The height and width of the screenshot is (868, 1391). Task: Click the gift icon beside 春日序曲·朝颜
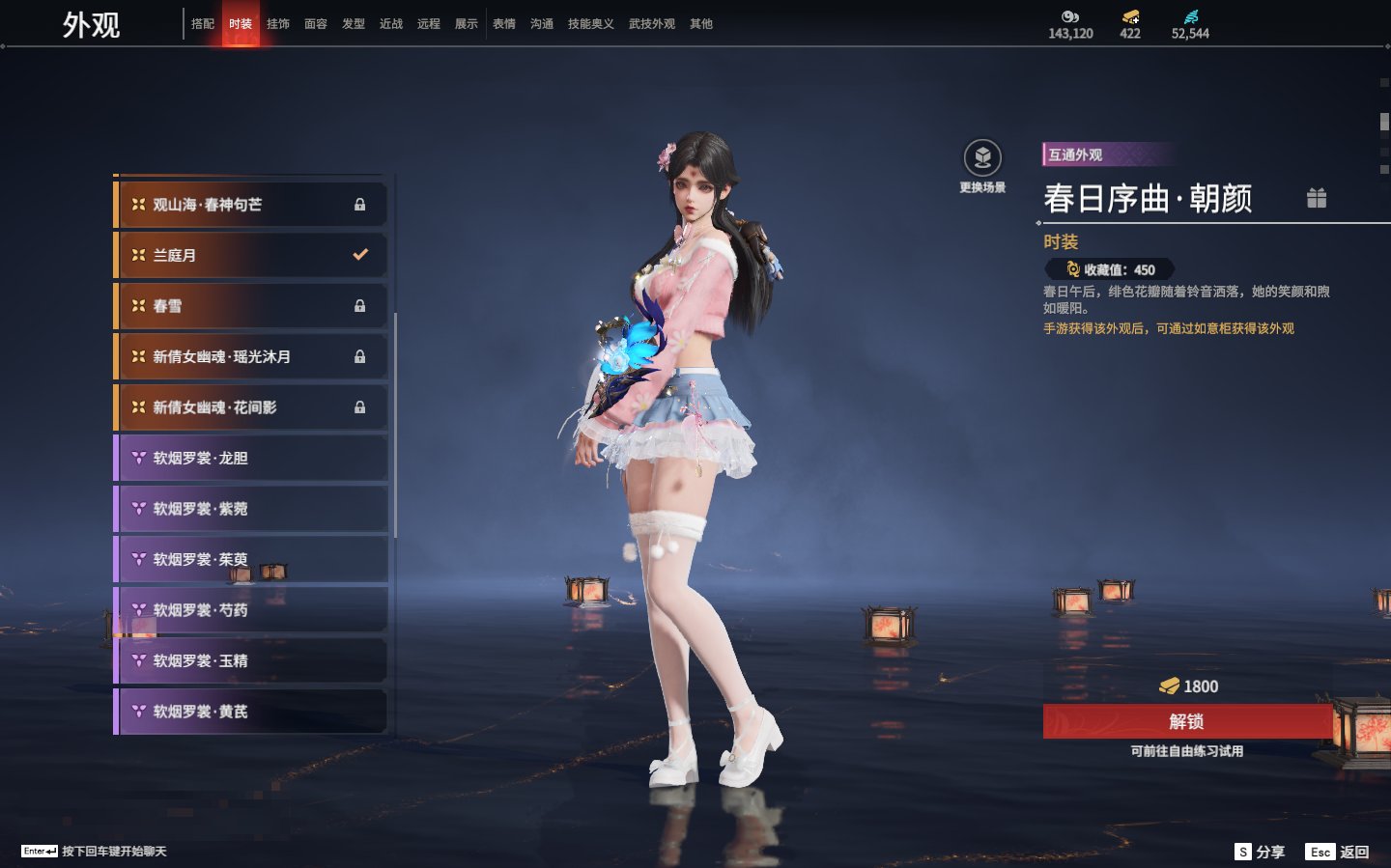pyautogui.click(x=1317, y=198)
